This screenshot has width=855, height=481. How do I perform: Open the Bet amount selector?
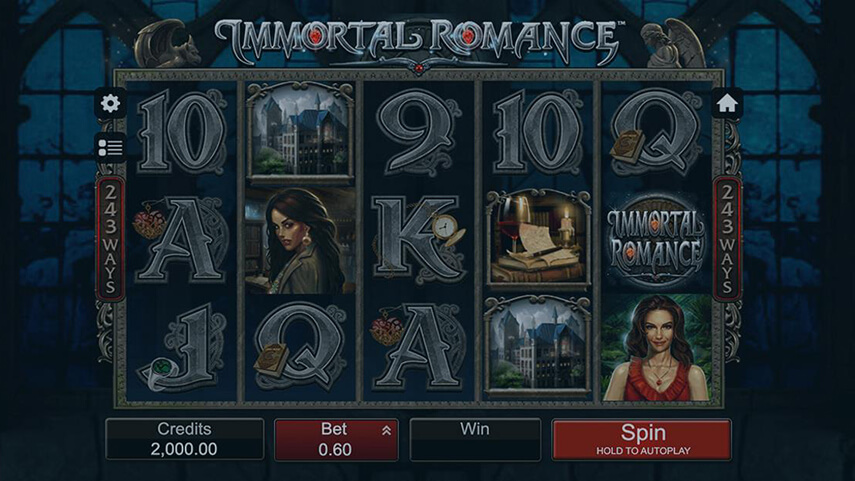pyautogui.click(x=336, y=439)
